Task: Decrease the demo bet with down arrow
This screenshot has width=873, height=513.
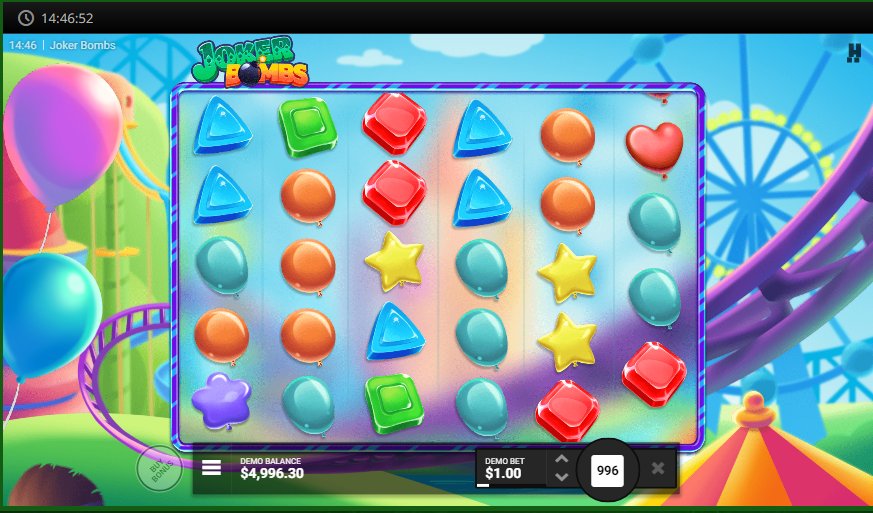Action: pos(561,477)
